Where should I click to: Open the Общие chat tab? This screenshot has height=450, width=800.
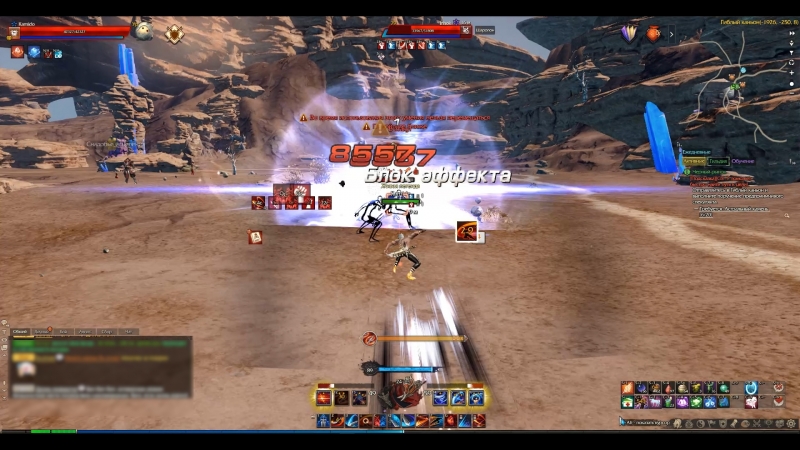click(x=21, y=331)
